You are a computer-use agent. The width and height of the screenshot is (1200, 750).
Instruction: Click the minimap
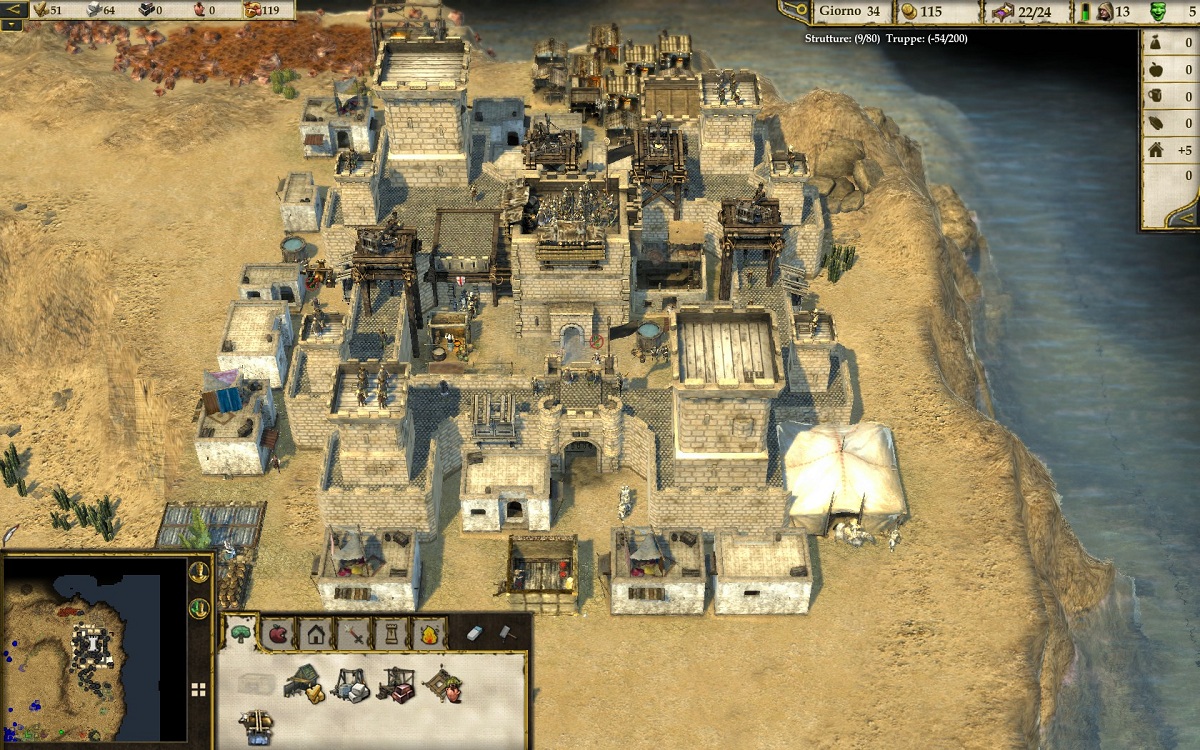(x=92, y=648)
